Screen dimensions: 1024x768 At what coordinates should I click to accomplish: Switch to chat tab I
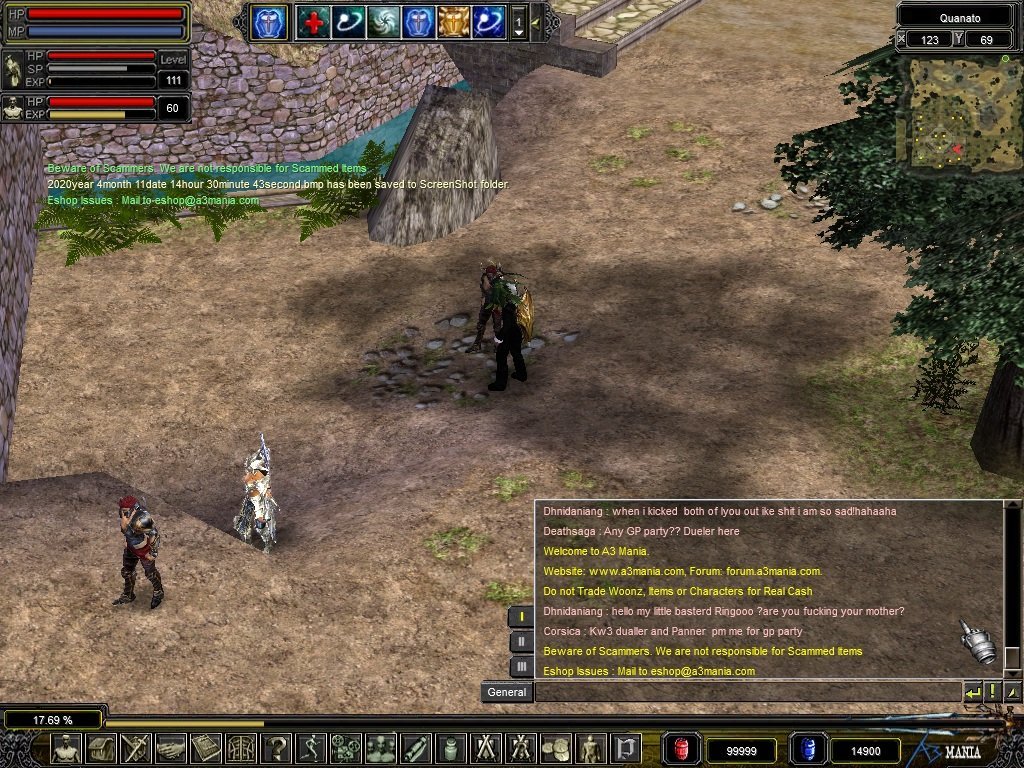pyautogui.click(x=521, y=617)
